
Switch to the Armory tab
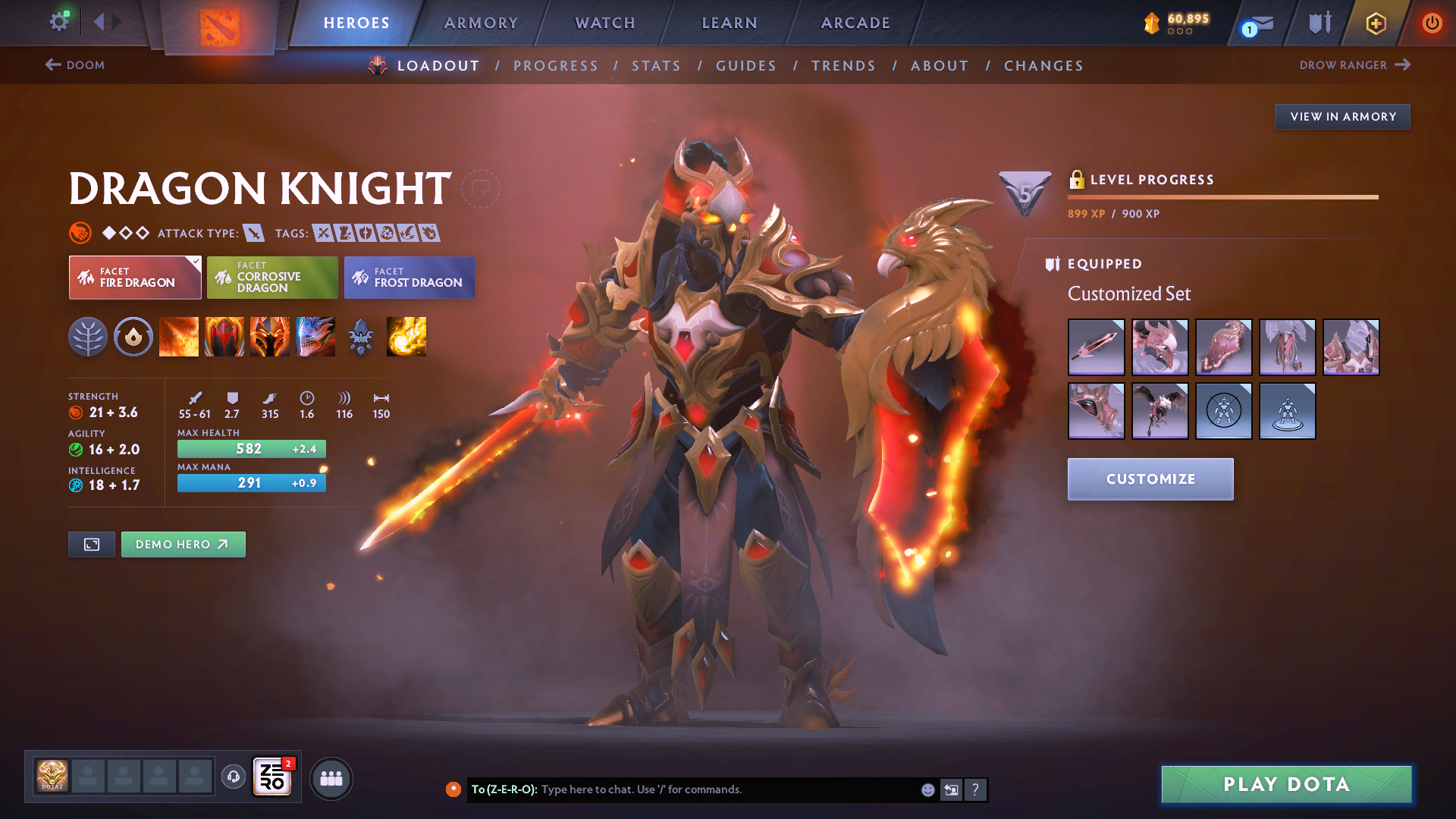click(481, 23)
